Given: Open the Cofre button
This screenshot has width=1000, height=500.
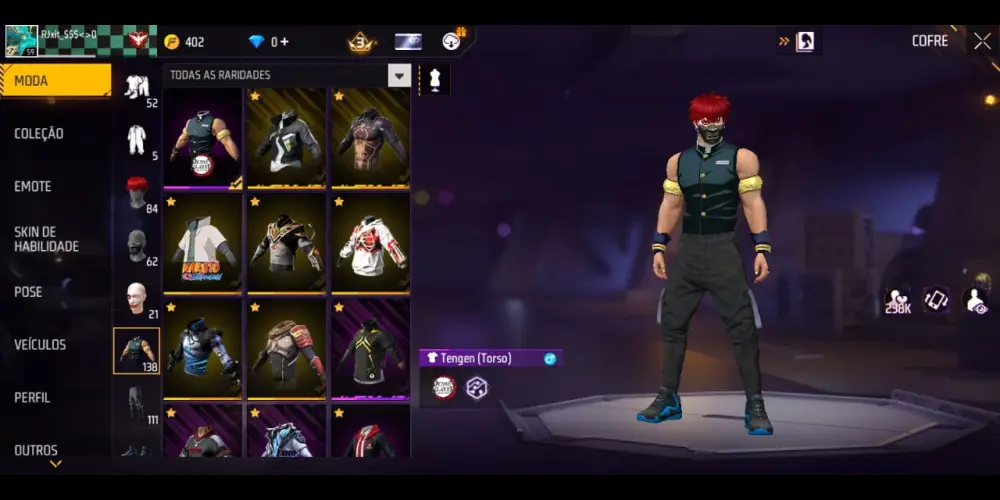Looking at the screenshot, I should [x=929, y=41].
